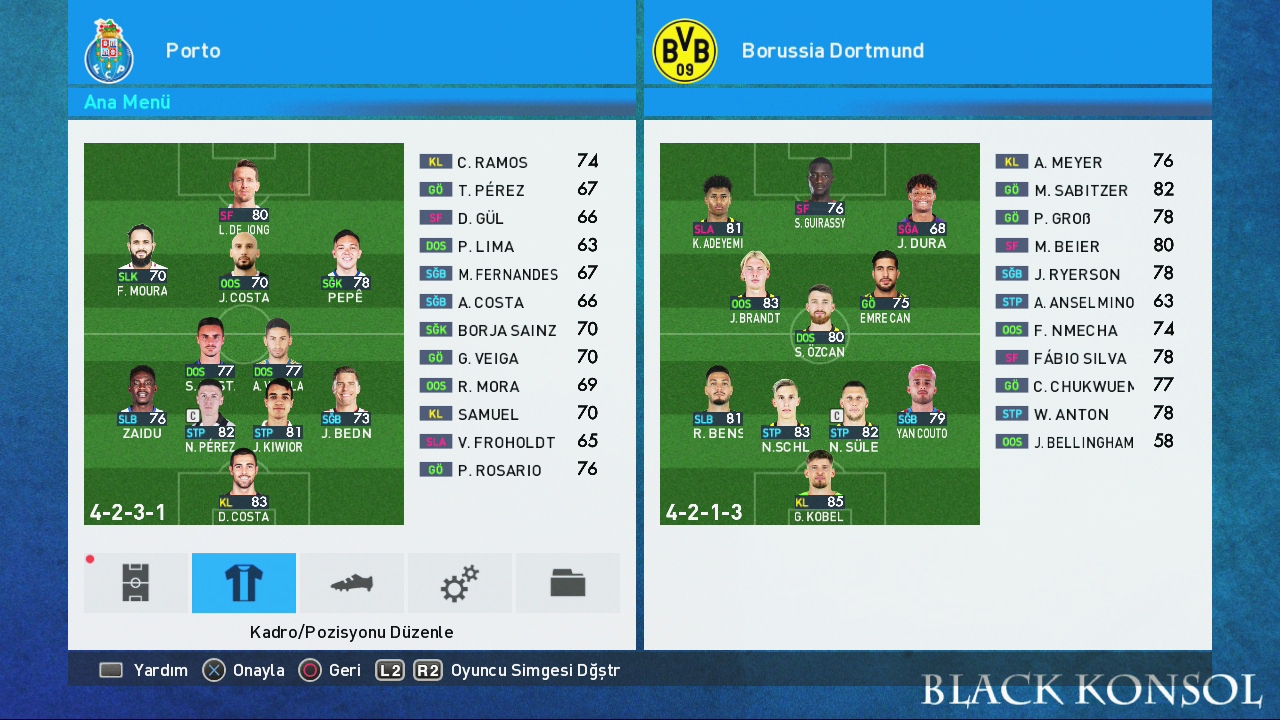Open the gears settings icon
1280x720 pixels.
pyautogui.click(x=460, y=583)
